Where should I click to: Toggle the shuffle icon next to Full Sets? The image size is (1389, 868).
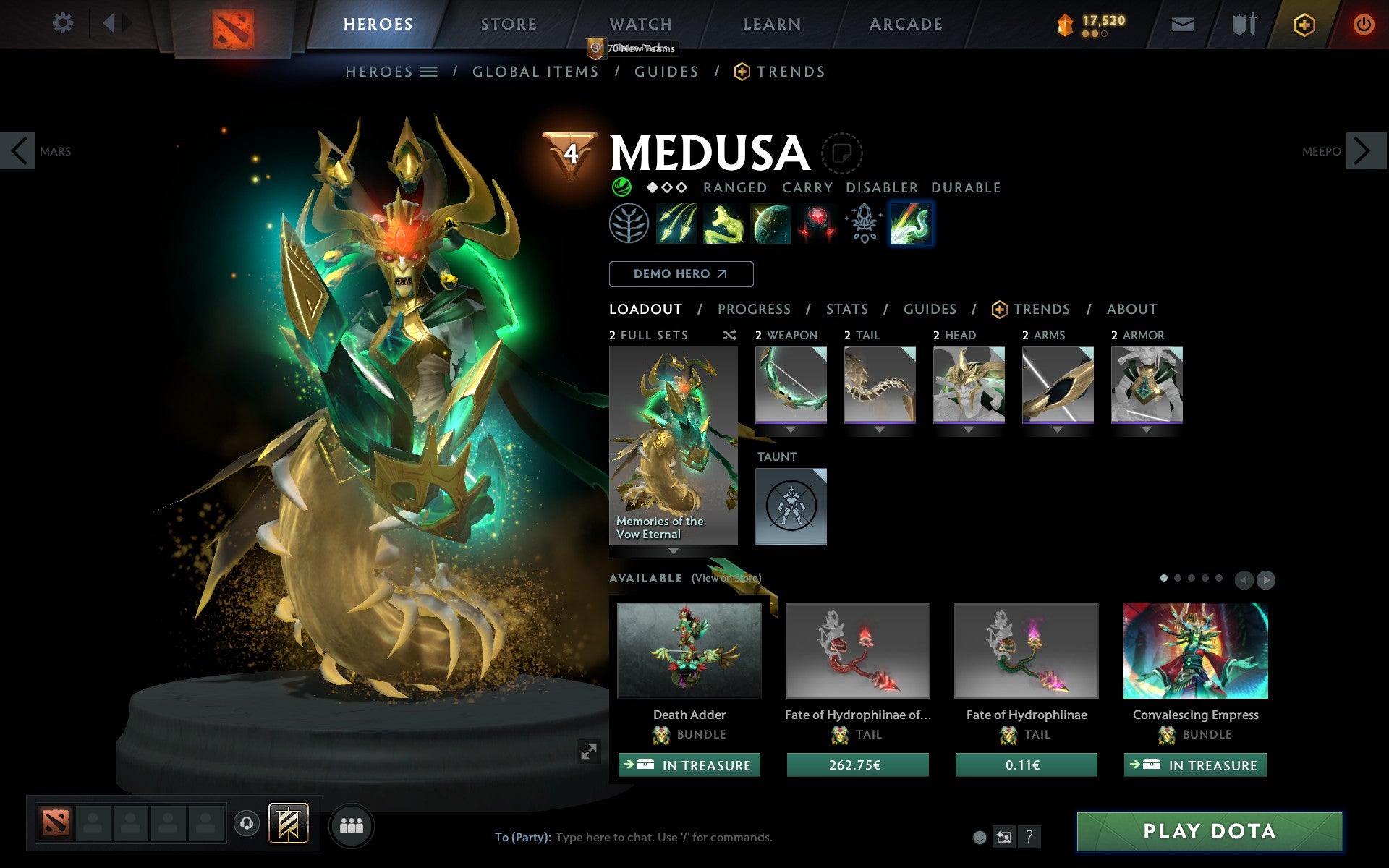click(729, 335)
